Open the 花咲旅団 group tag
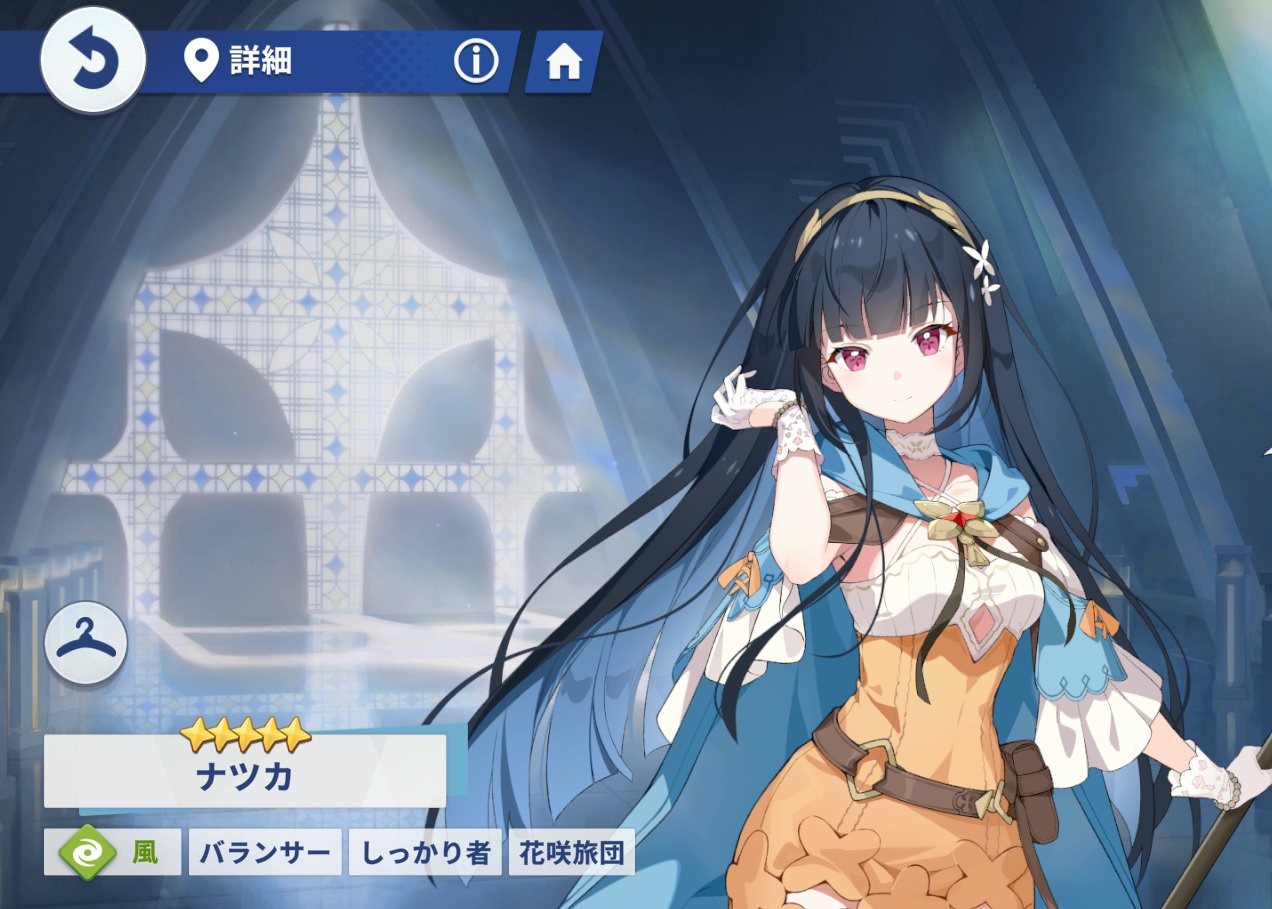 pyautogui.click(x=572, y=852)
